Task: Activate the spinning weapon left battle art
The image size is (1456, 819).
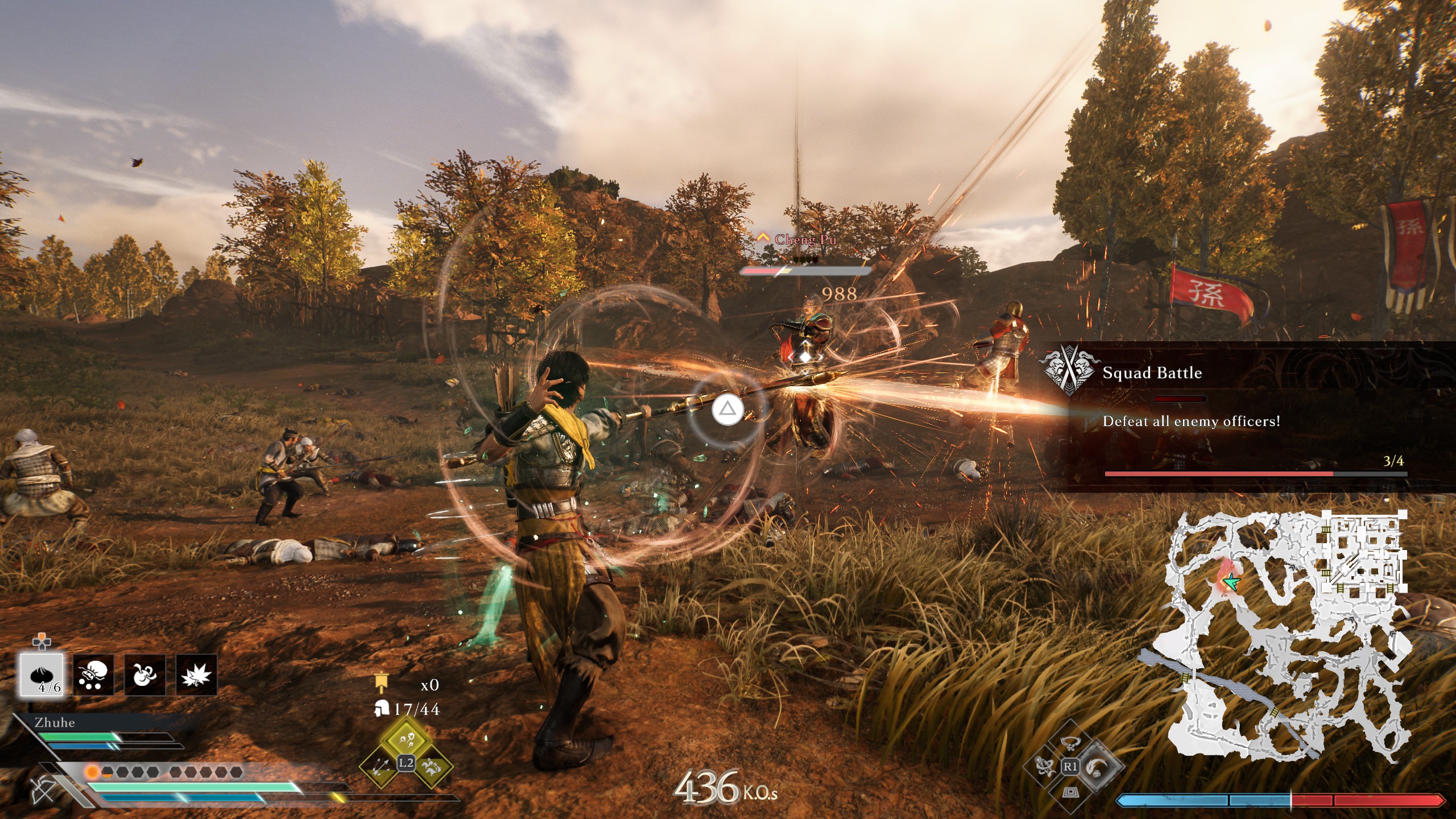Action: [1045, 767]
